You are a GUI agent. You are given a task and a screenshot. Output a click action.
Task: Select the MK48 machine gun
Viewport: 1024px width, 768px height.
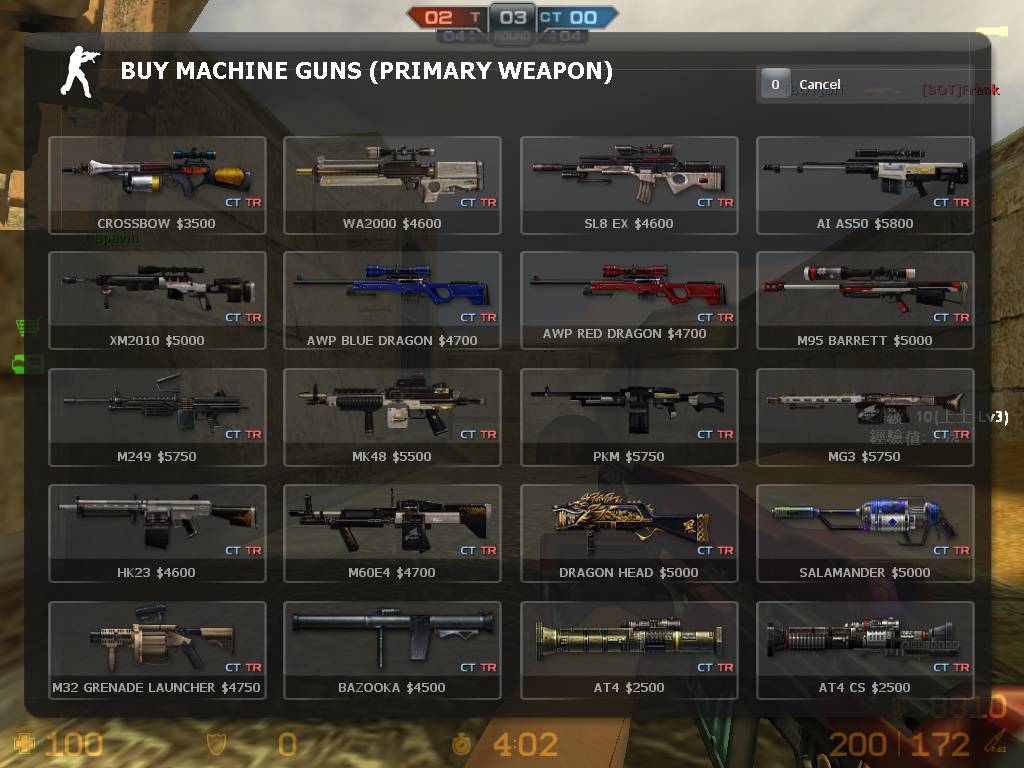(x=392, y=417)
